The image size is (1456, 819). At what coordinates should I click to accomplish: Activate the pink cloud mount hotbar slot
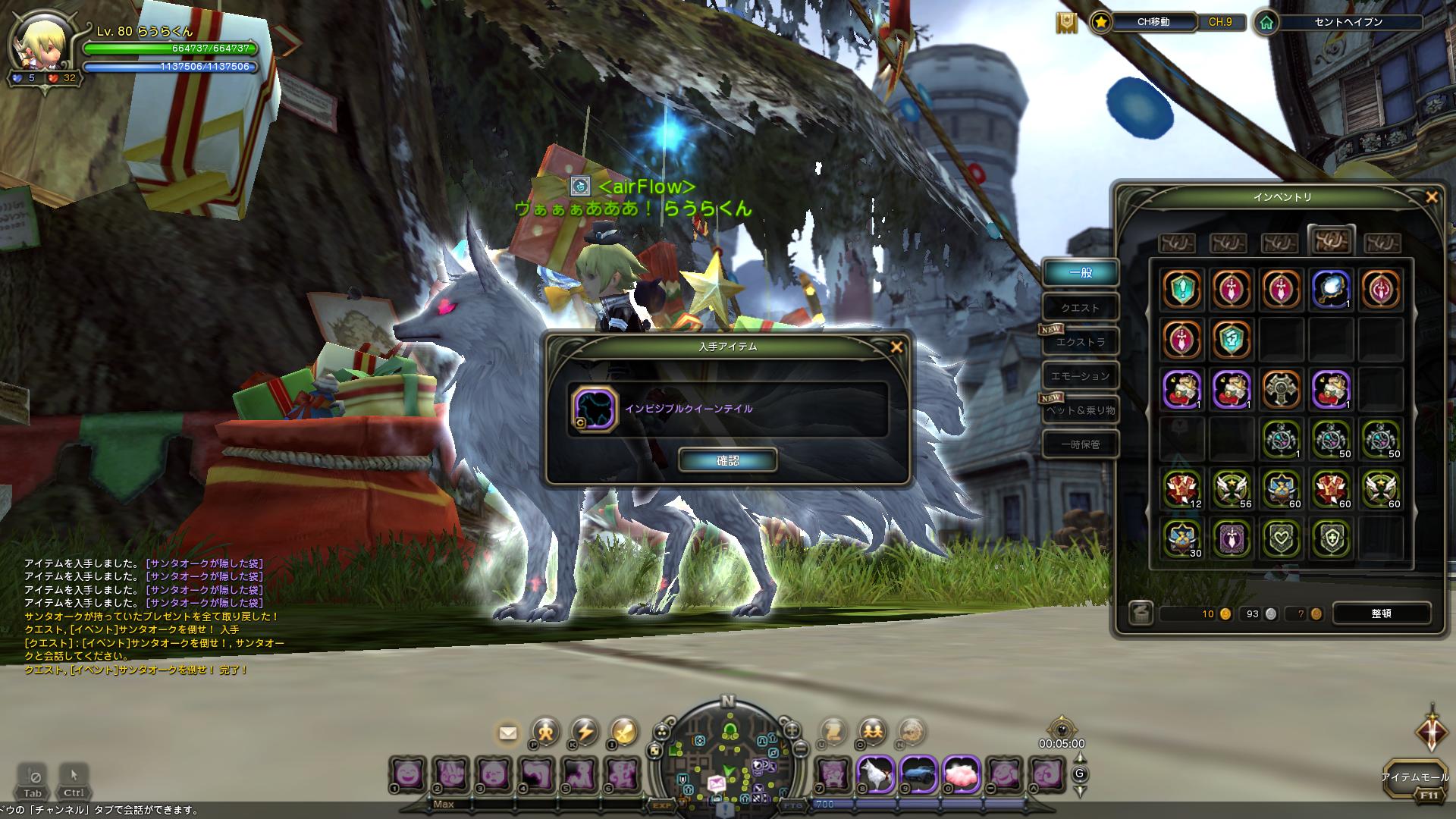[962, 775]
